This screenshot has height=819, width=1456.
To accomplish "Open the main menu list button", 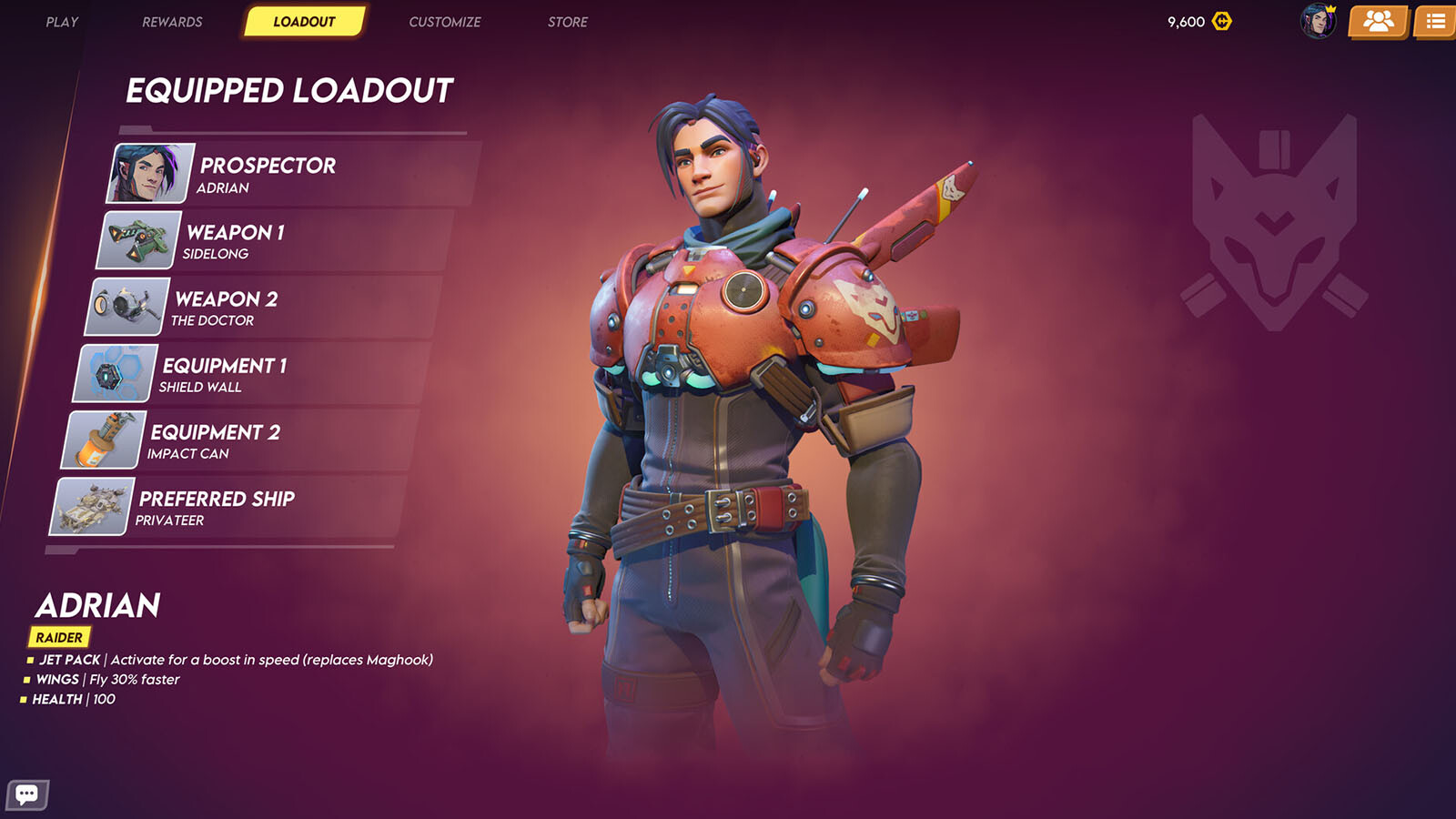I will click(1436, 21).
